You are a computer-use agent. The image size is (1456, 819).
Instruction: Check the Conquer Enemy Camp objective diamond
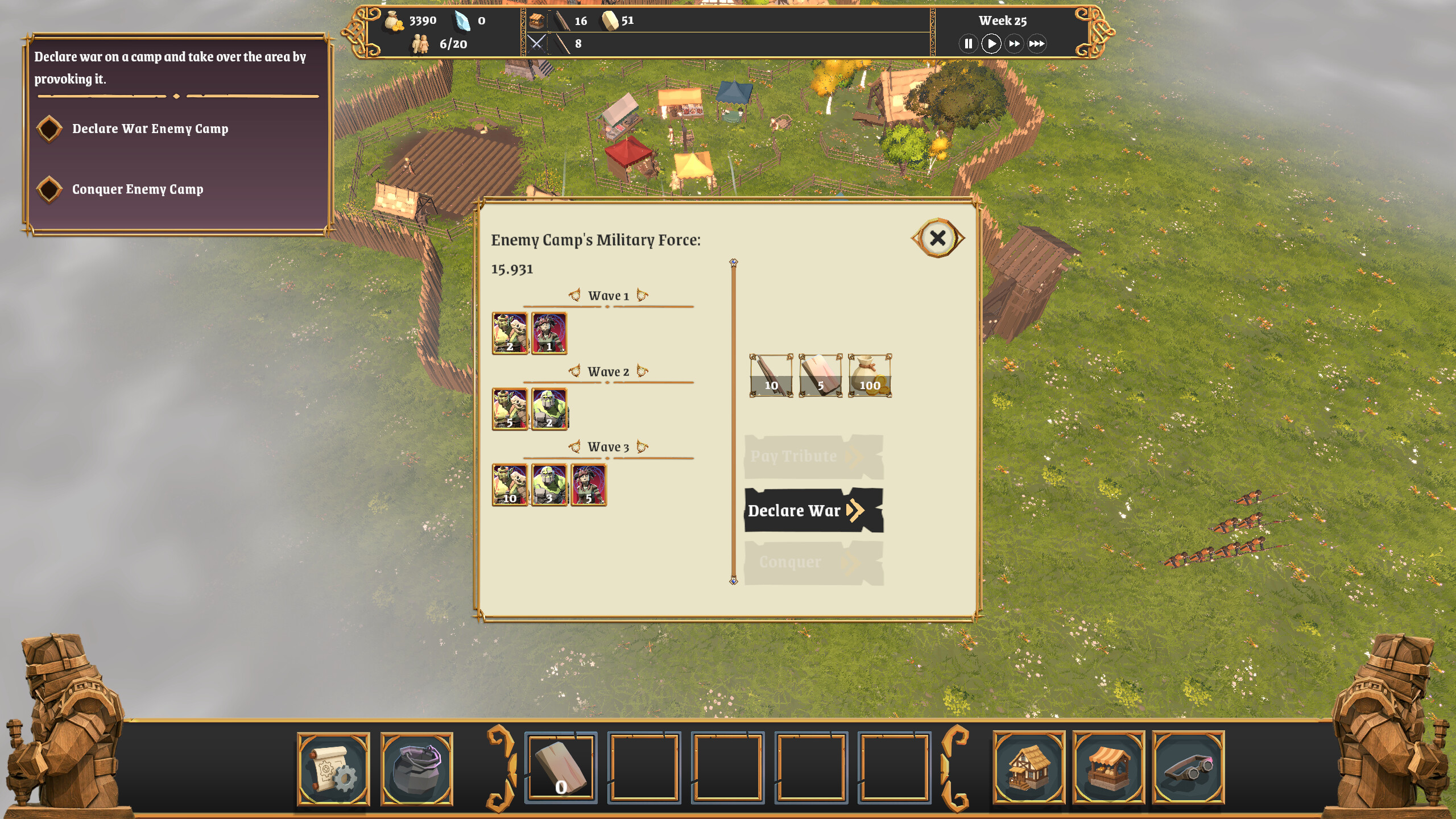coord(49,189)
